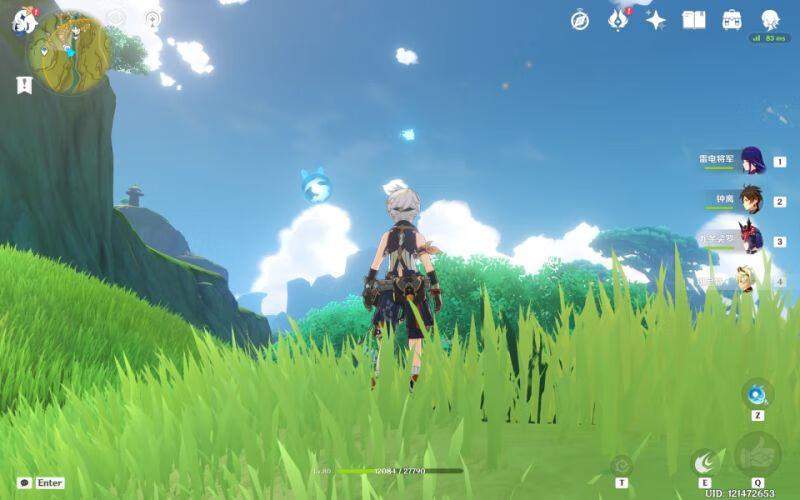
Task: Open the Paimon menu icon
Action: (23, 20)
